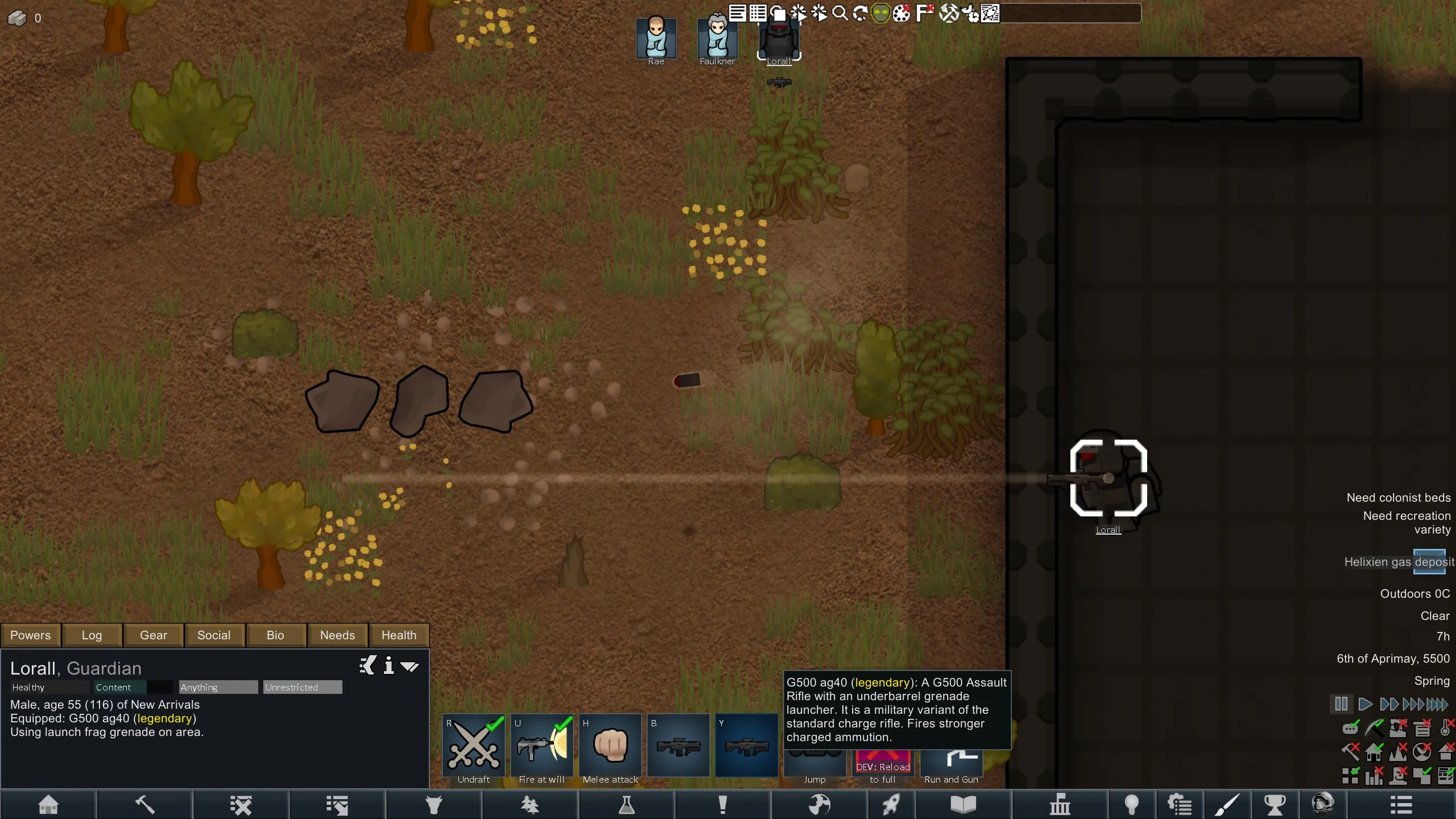
Task: Set game to normal speed
Action: point(1364,704)
